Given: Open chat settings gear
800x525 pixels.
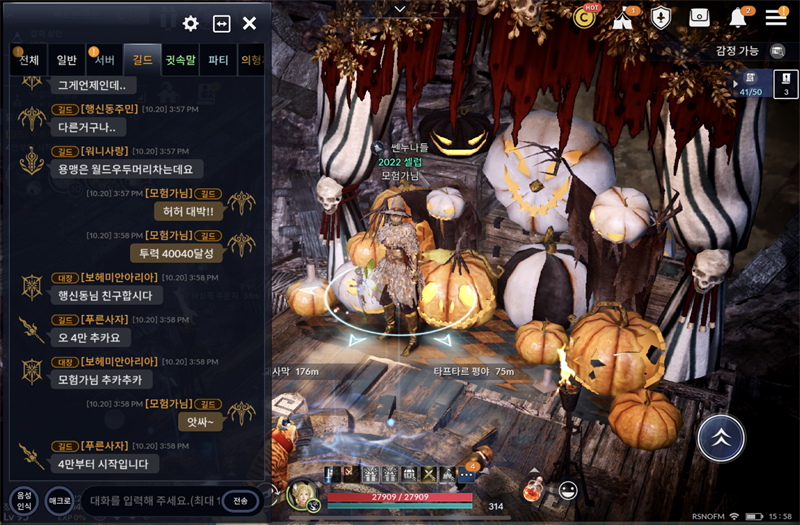Looking at the screenshot, I should pyautogui.click(x=191, y=23).
